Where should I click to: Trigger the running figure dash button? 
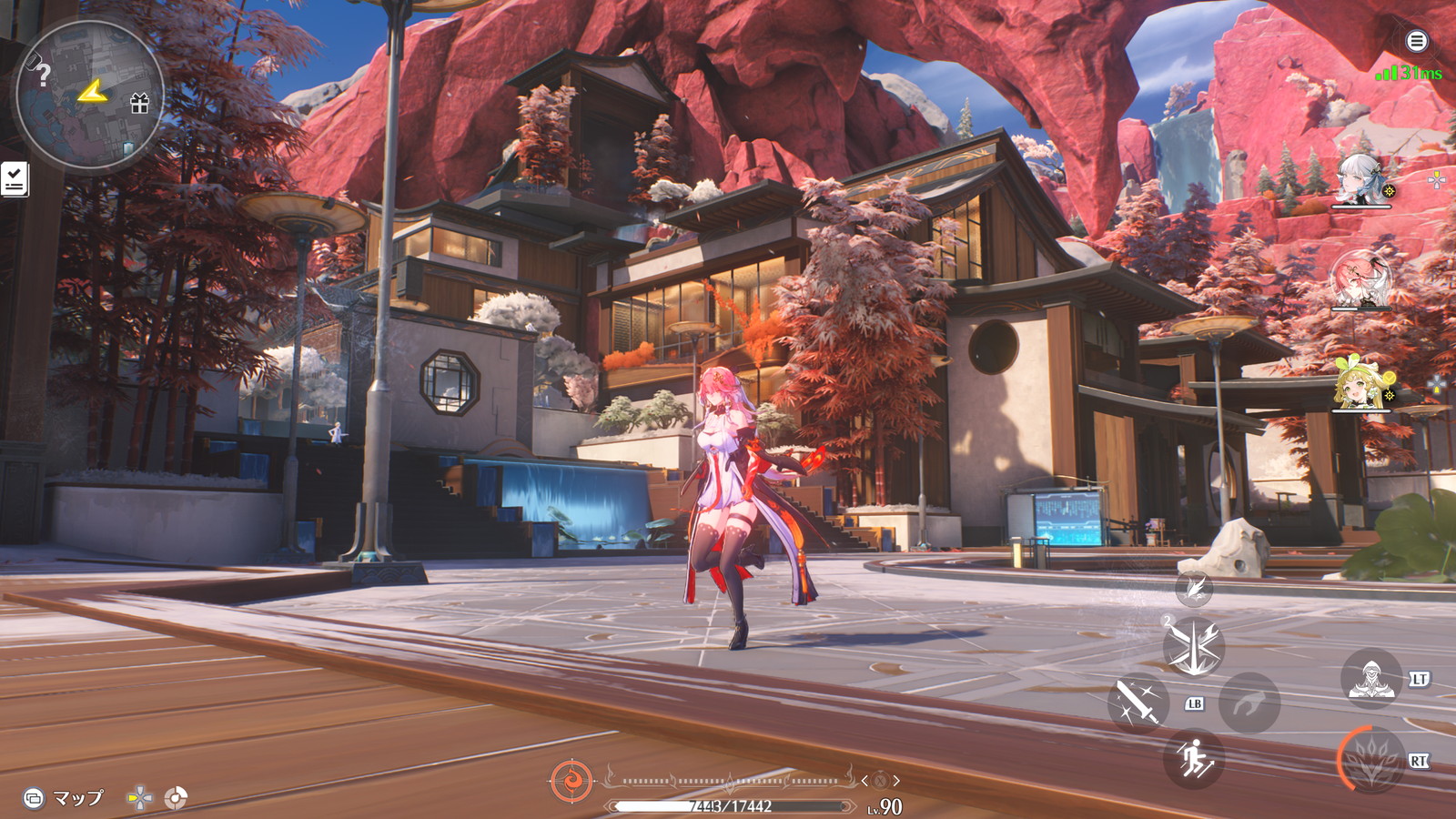(1194, 758)
